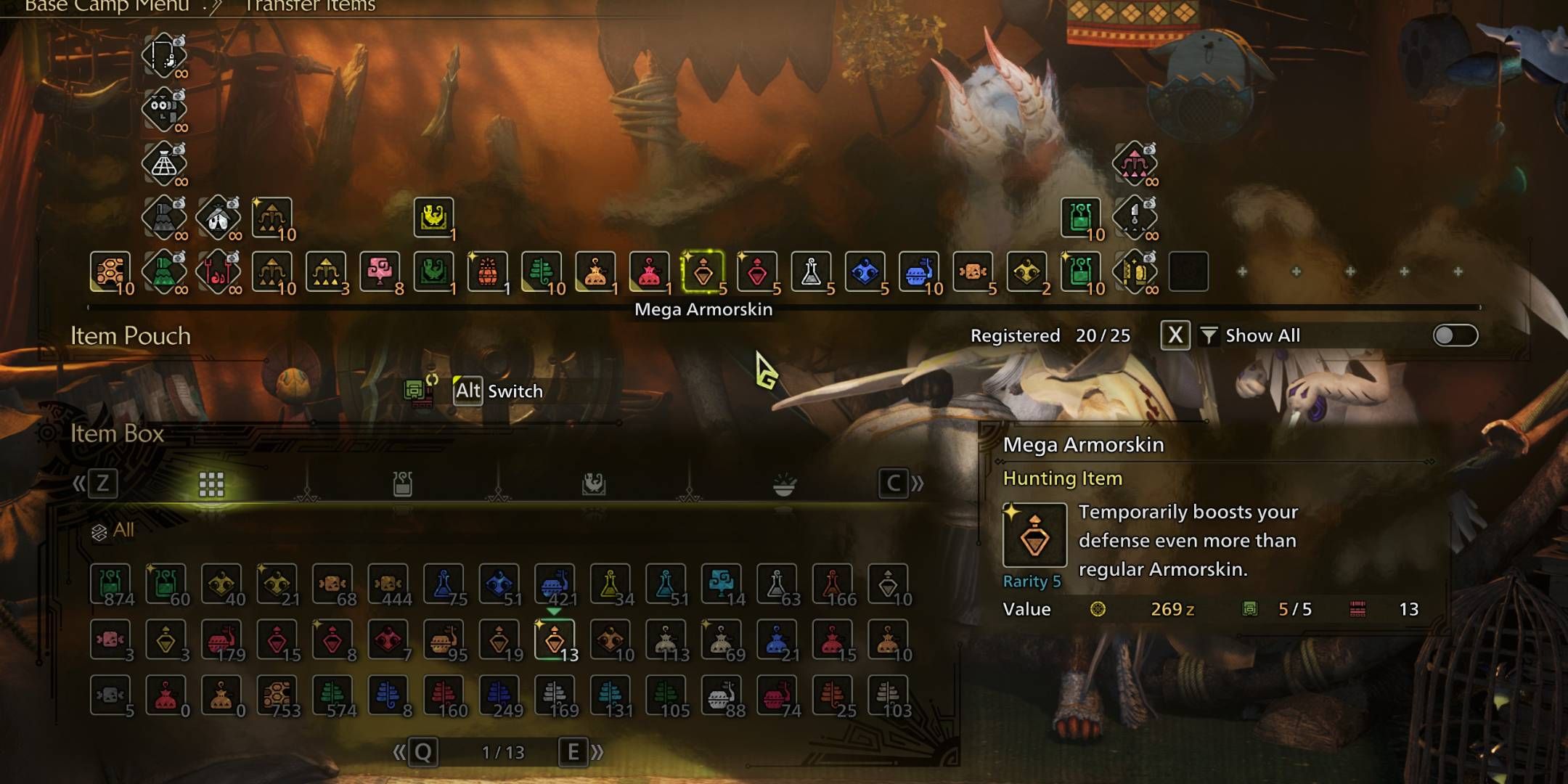The width and height of the screenshot is (1568, 784).
Task: Click the Z double-arrow to switch tabs left
Action: pos(102,484)
